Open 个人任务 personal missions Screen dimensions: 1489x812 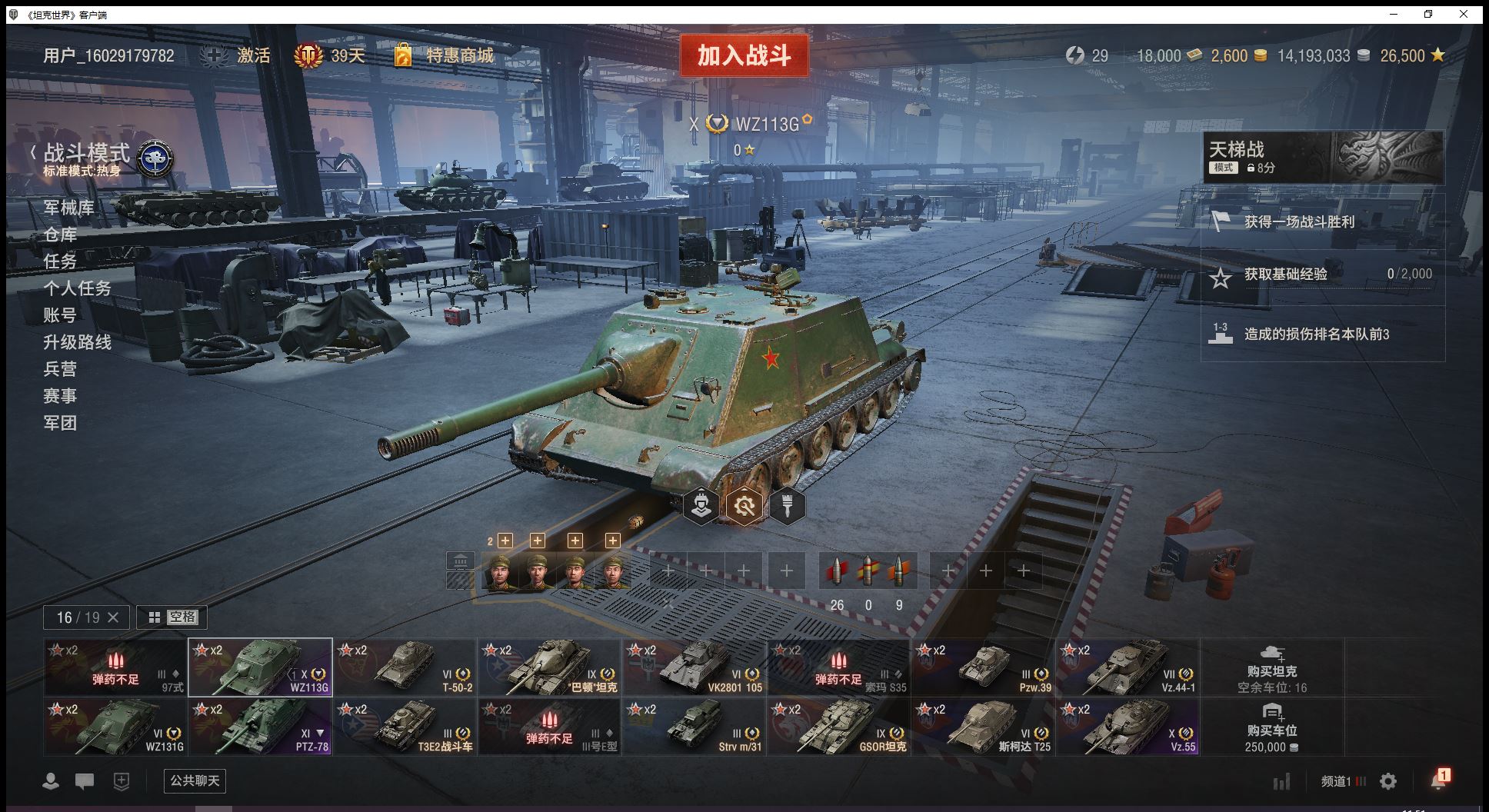[x=77, y=288]
